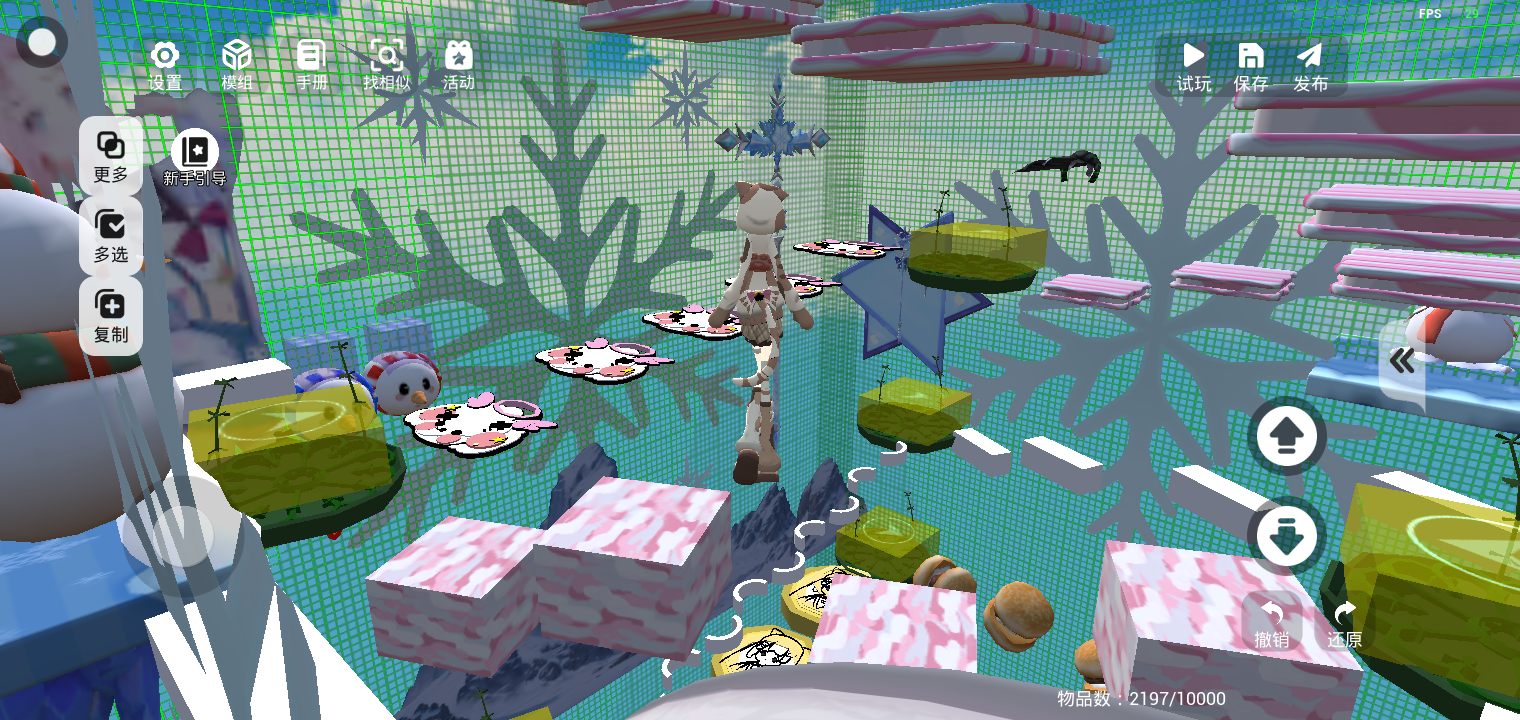
Task: Publish the map with 发布
Action: click(1310, 67)
